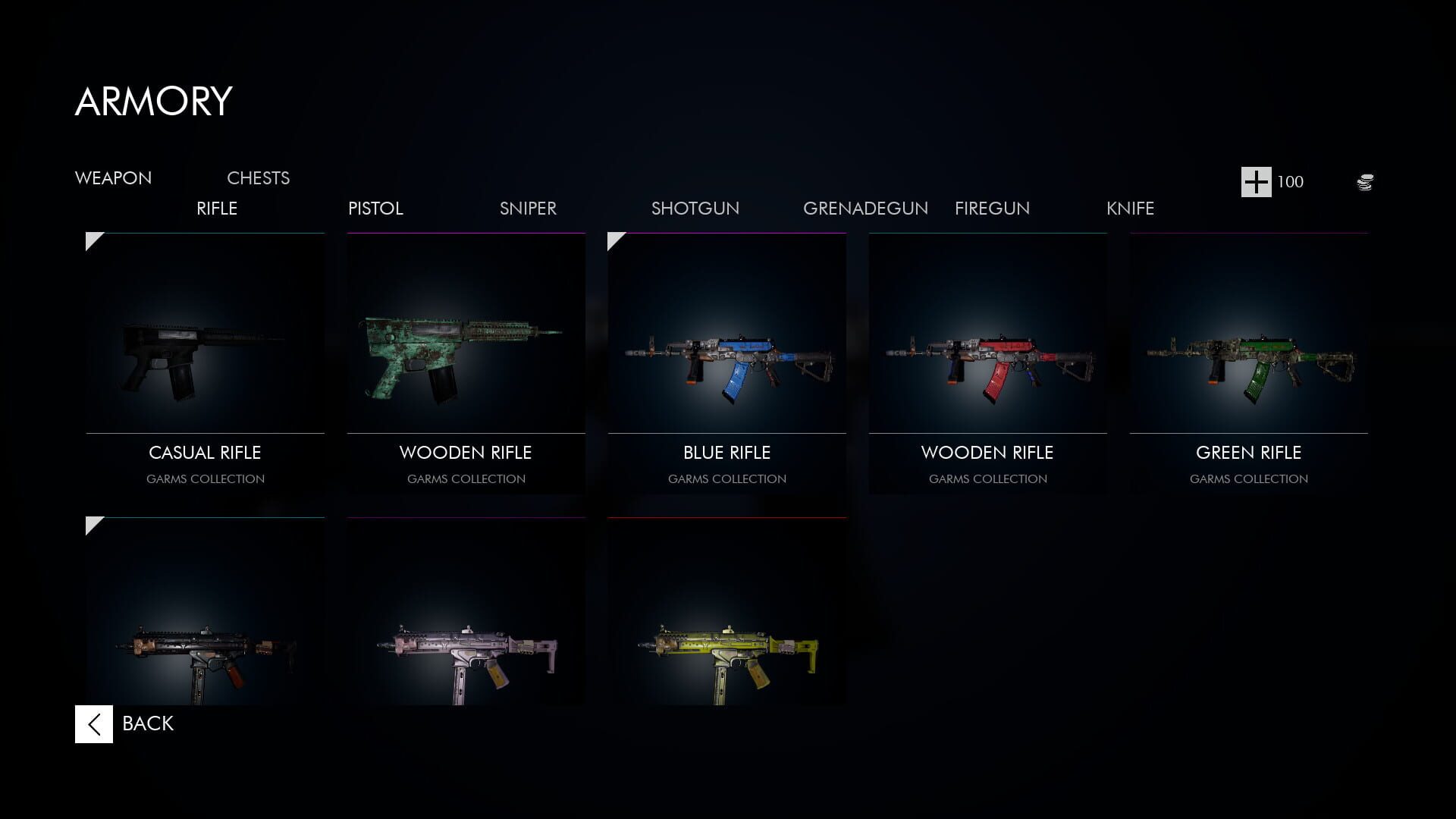This screenshot has height=819, width=1456.
Task: Open the Shotgun category
Action: (x=695, y=209)
